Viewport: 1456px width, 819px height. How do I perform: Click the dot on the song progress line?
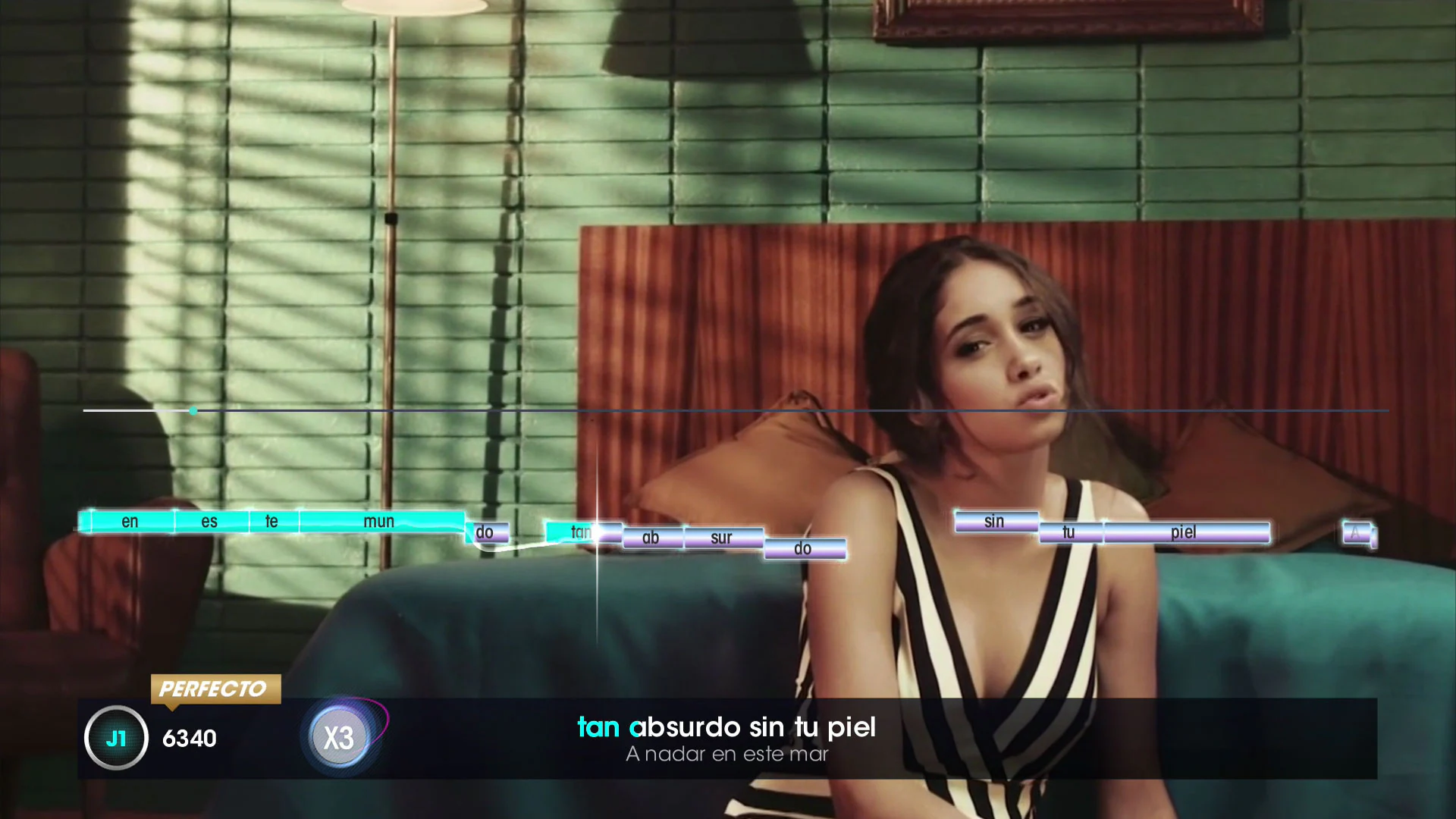pyautogui.click(x=193, y=410)
